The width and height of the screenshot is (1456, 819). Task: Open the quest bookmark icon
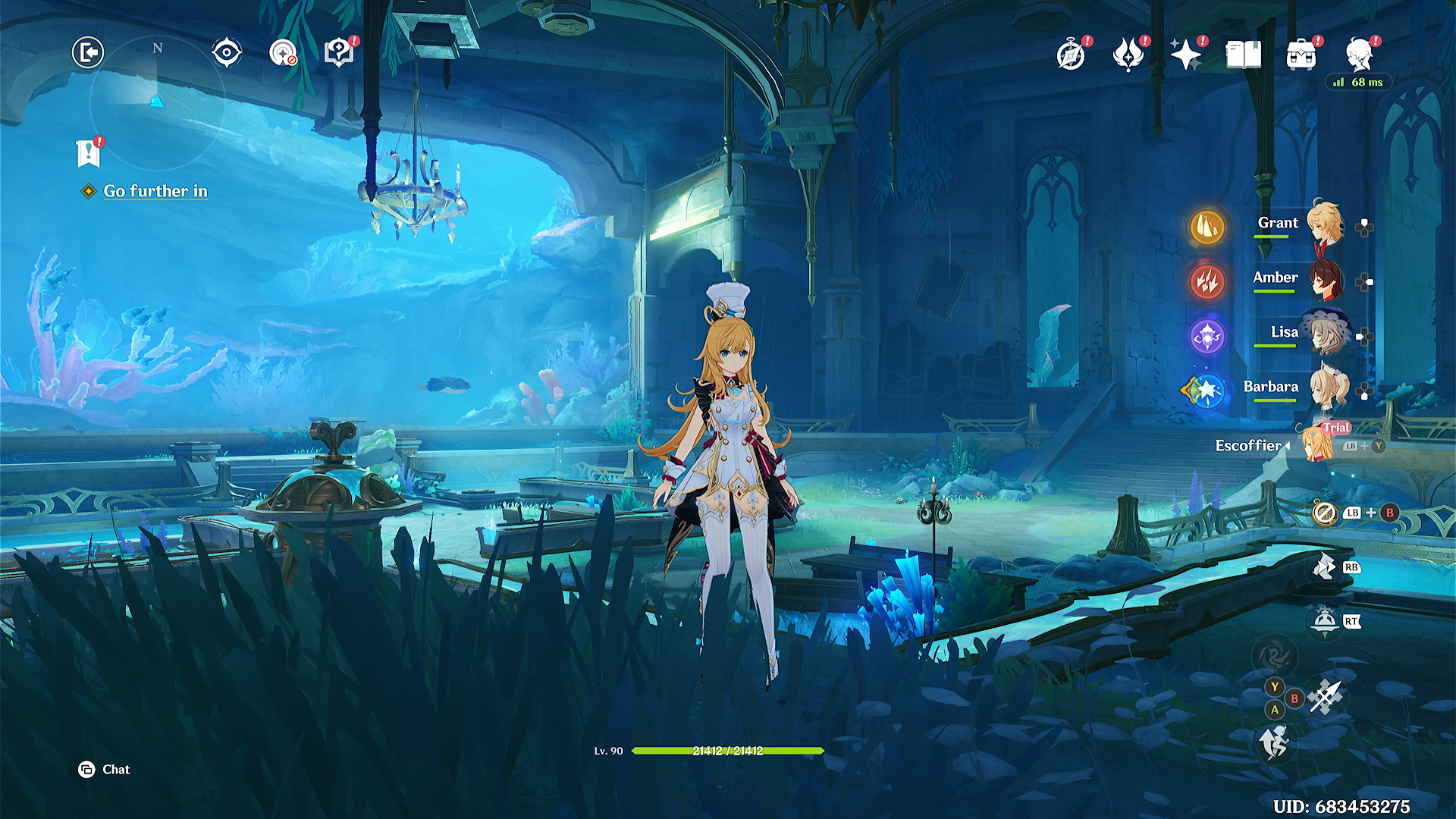89,153
